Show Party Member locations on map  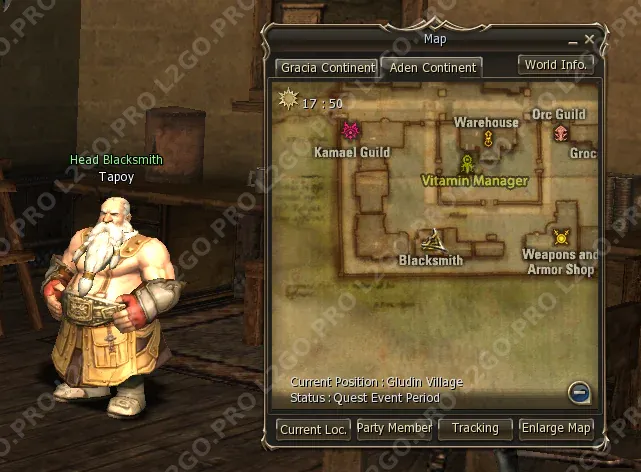[x=394, y=428]
